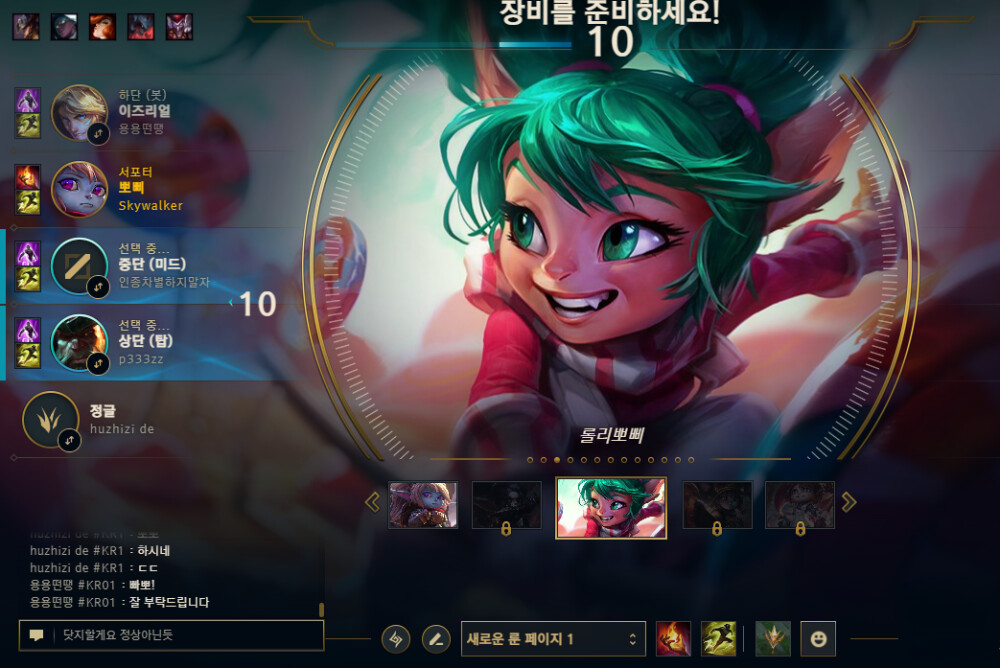Change the Flash summoner spell slot
This screenshot has width=1000, height=668.
point(718,638)
